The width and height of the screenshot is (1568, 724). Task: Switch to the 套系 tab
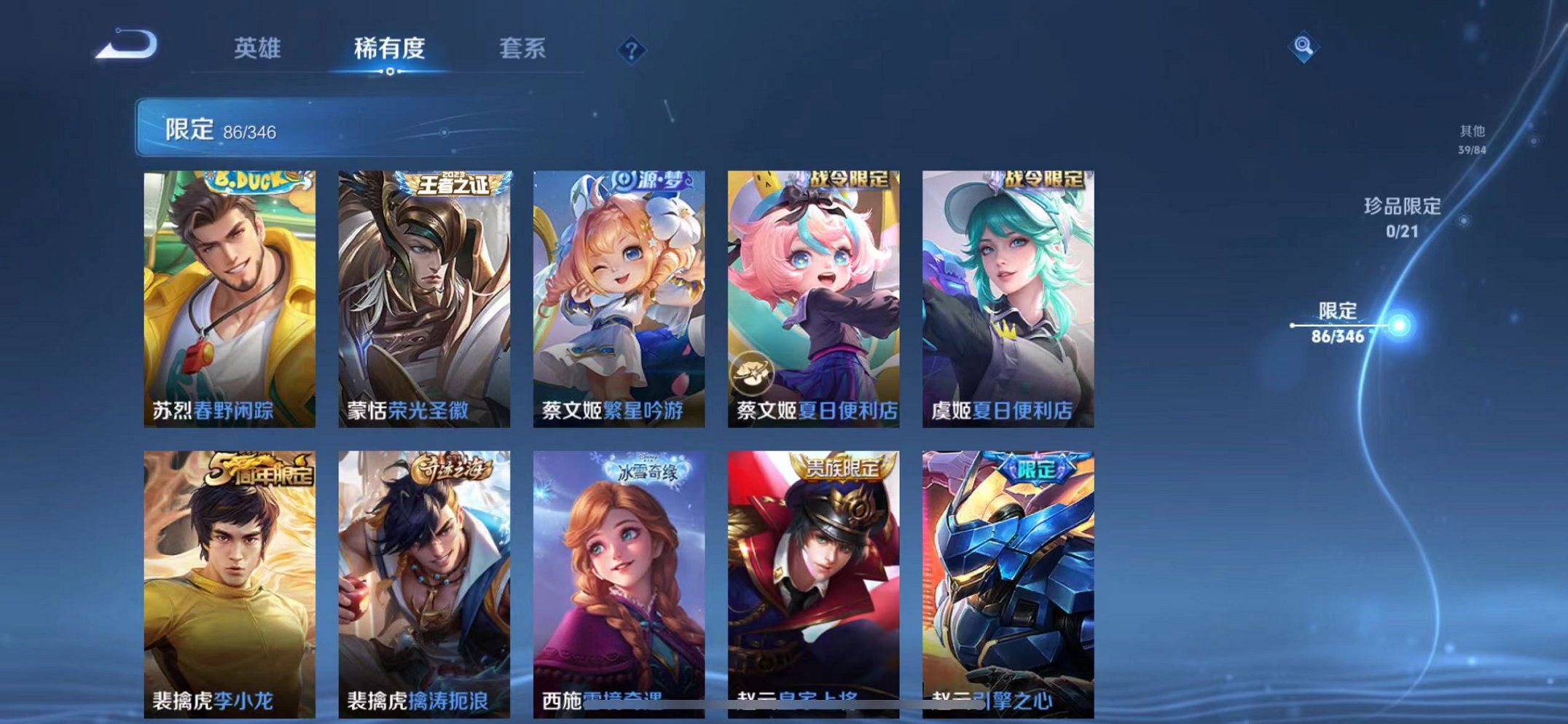click(524, 50)
